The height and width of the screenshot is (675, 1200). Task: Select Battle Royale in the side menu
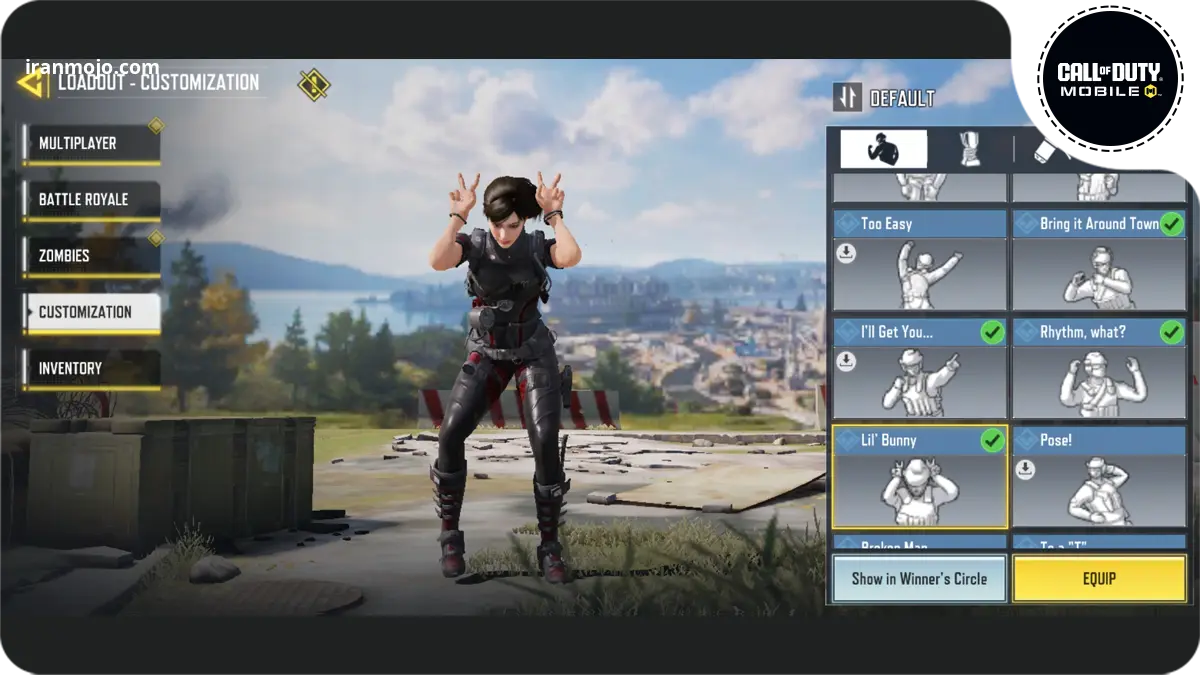click(91, 200)
